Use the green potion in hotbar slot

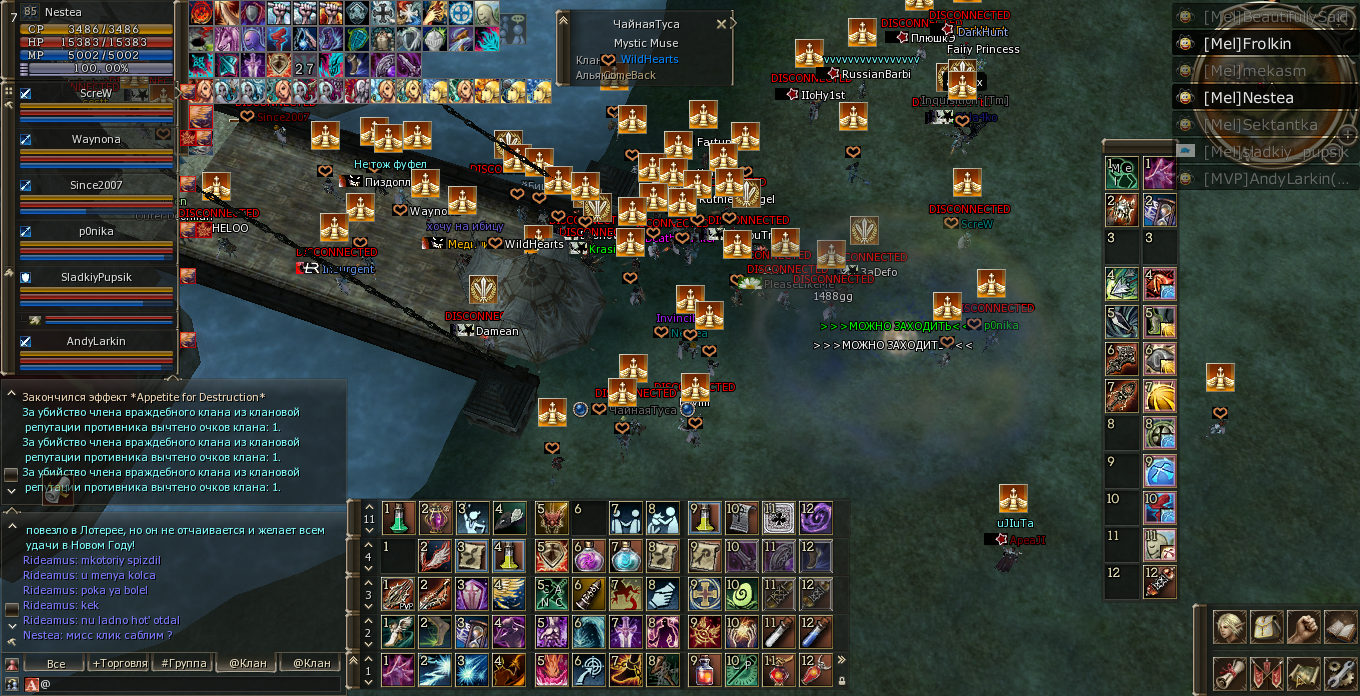tap(397, 518)
